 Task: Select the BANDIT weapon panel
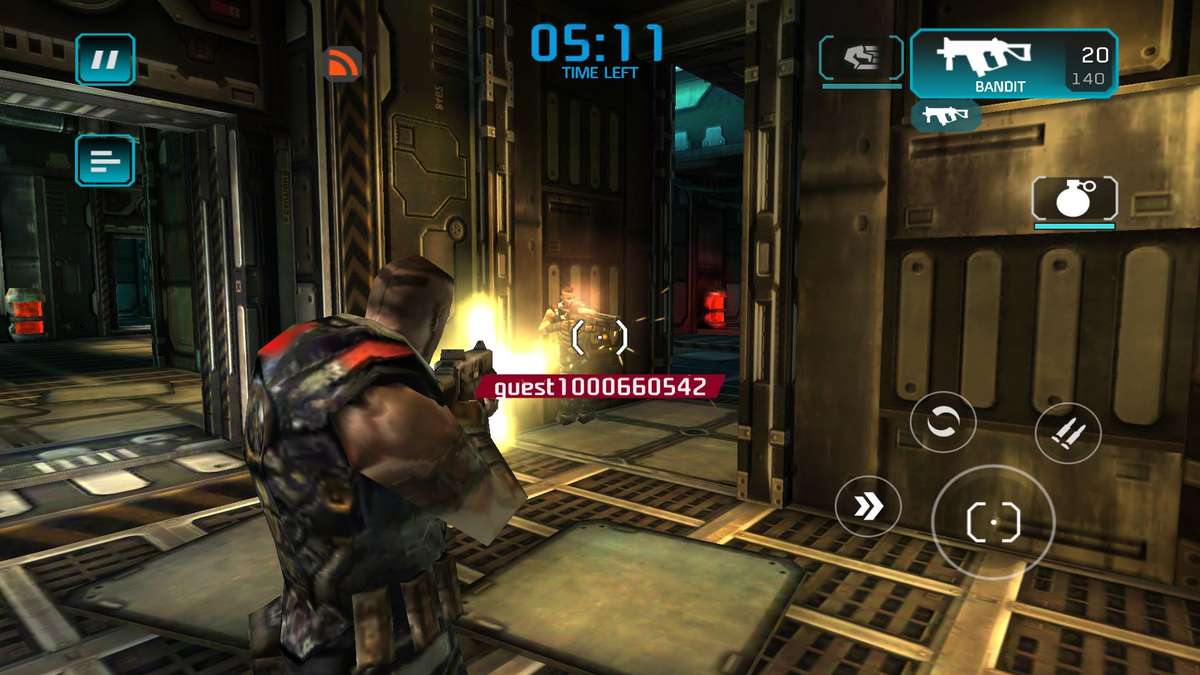tap(1013, 63)
